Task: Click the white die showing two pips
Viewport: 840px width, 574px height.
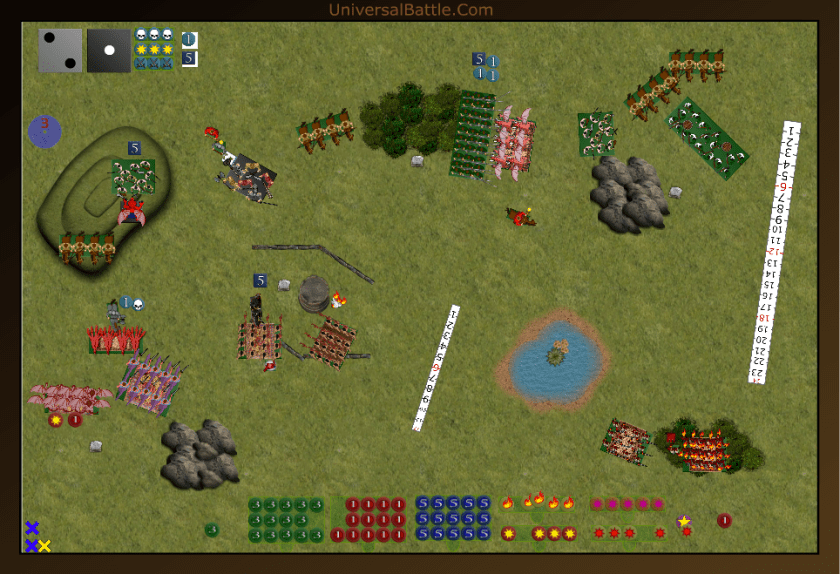Action: tap(60, 50)
